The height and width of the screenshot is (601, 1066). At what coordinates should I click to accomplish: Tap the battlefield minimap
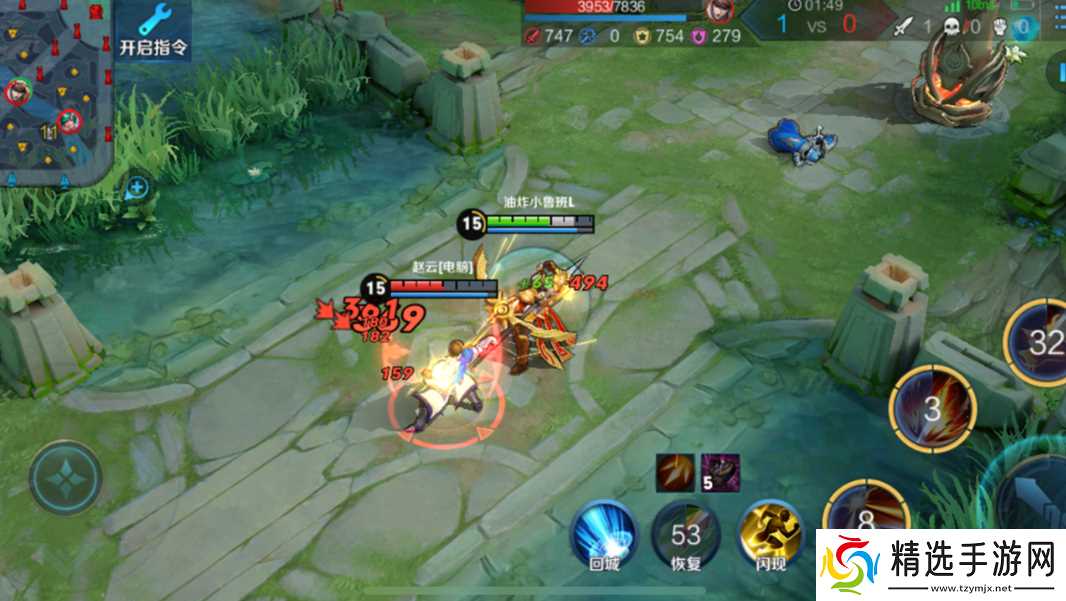point(54,90)
